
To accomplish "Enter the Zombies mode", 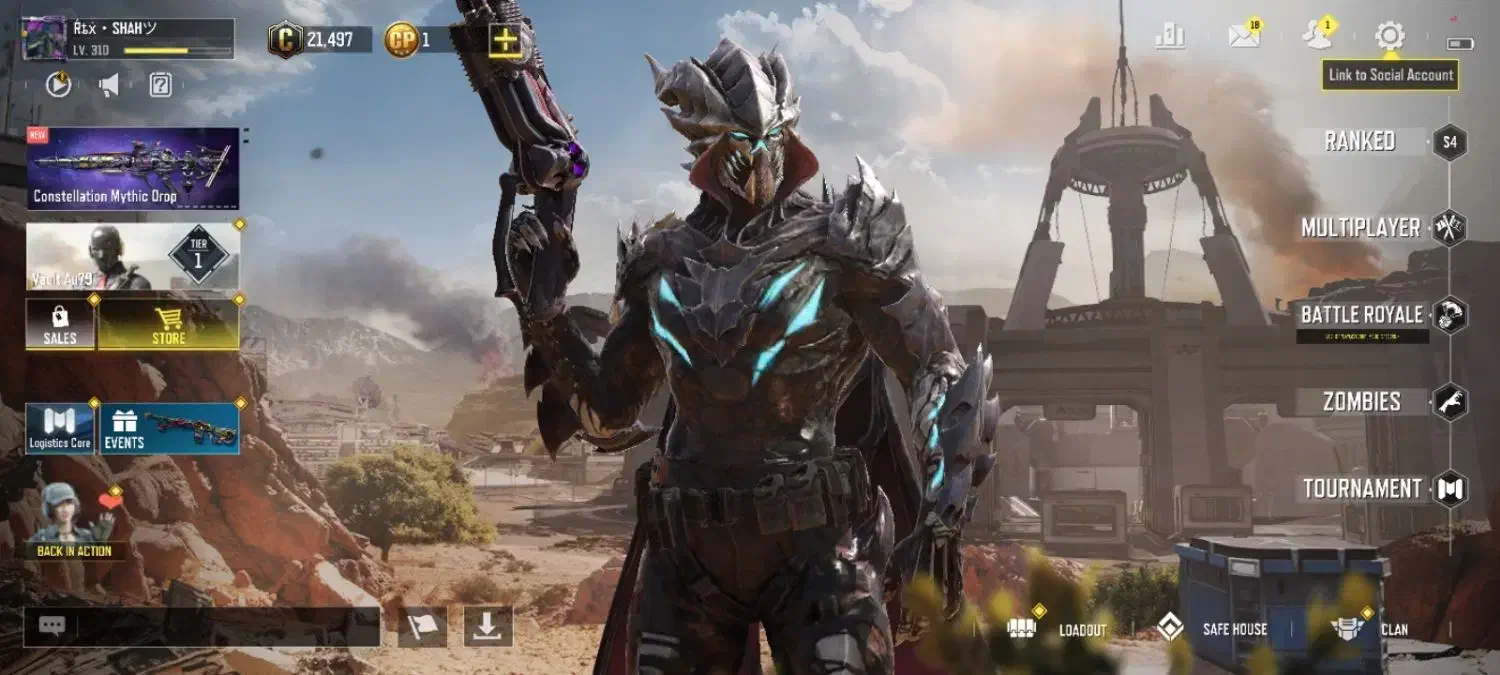I will (x=1362, y=402).
